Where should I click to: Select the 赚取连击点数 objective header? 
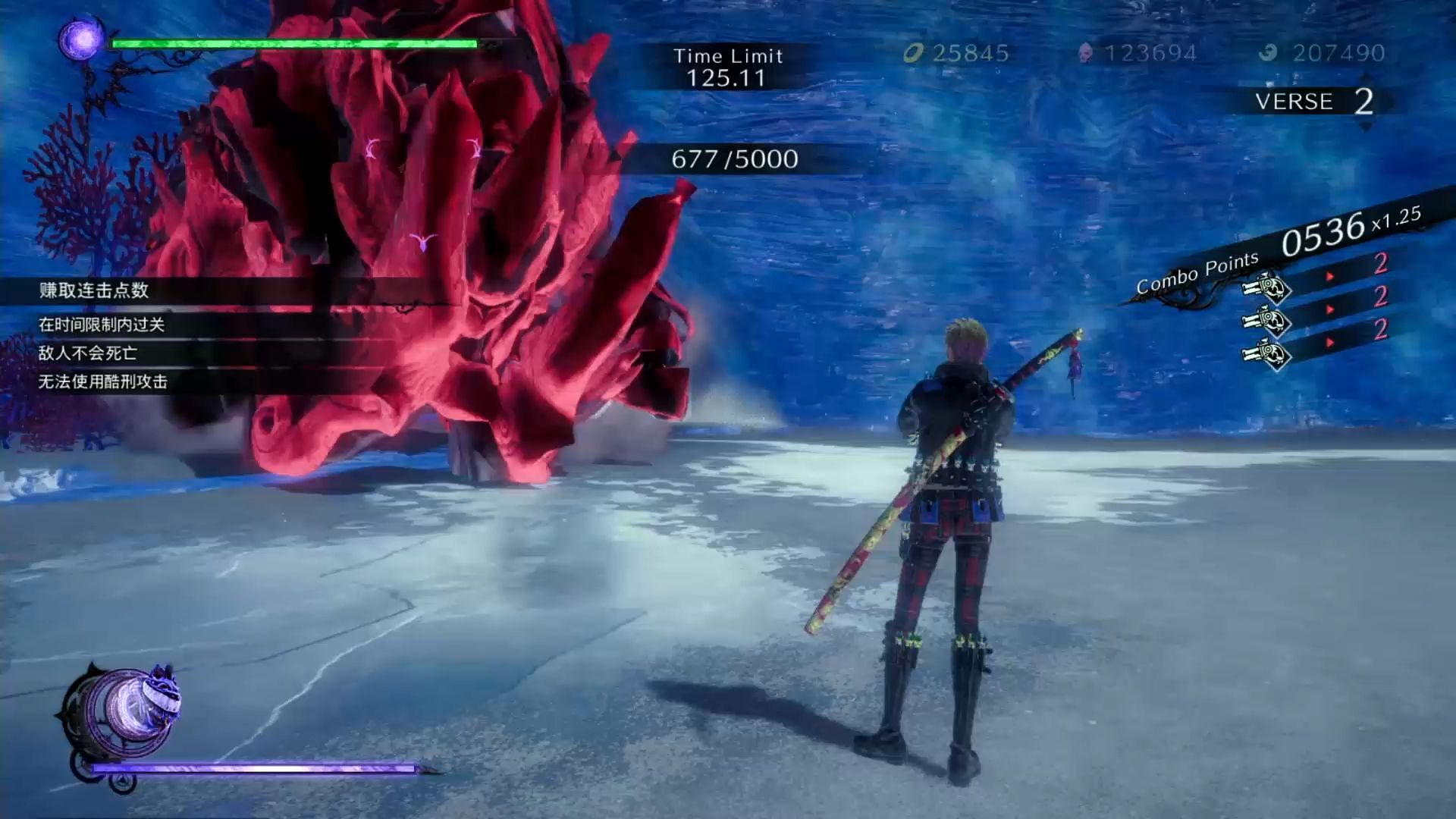tap(94, 290)
